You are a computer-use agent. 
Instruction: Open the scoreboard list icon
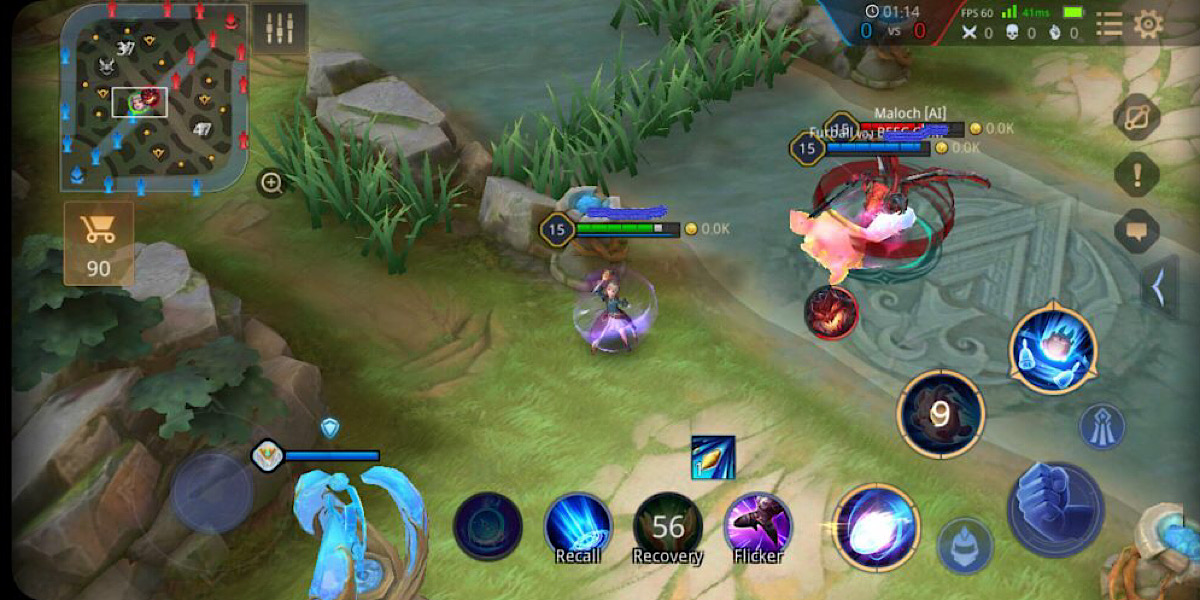point(1109,24)
